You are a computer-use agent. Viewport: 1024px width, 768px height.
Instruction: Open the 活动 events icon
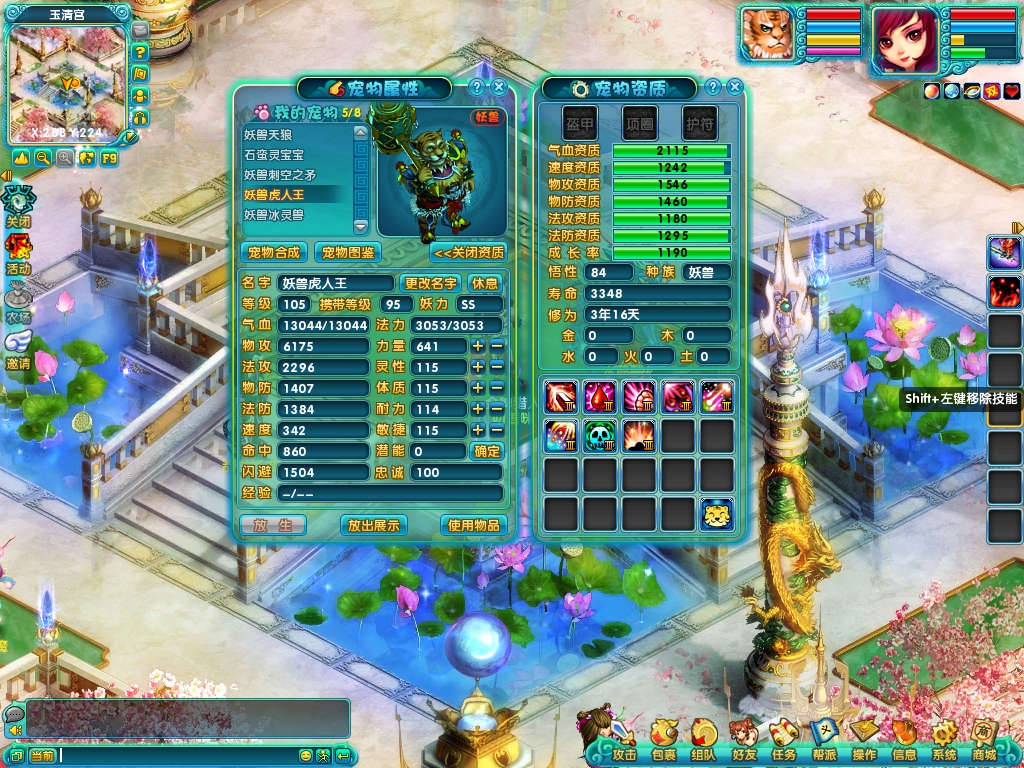click(19, 252)
